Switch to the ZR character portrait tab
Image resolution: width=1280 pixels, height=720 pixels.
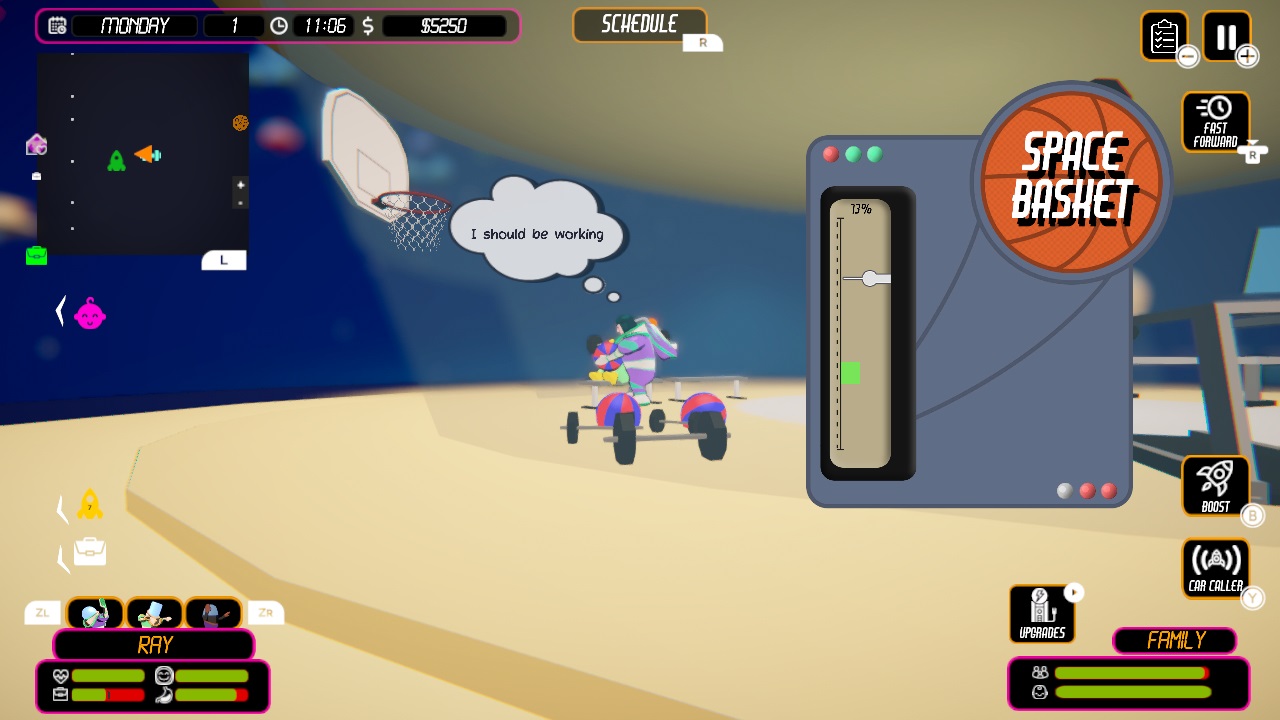(265, 612)
